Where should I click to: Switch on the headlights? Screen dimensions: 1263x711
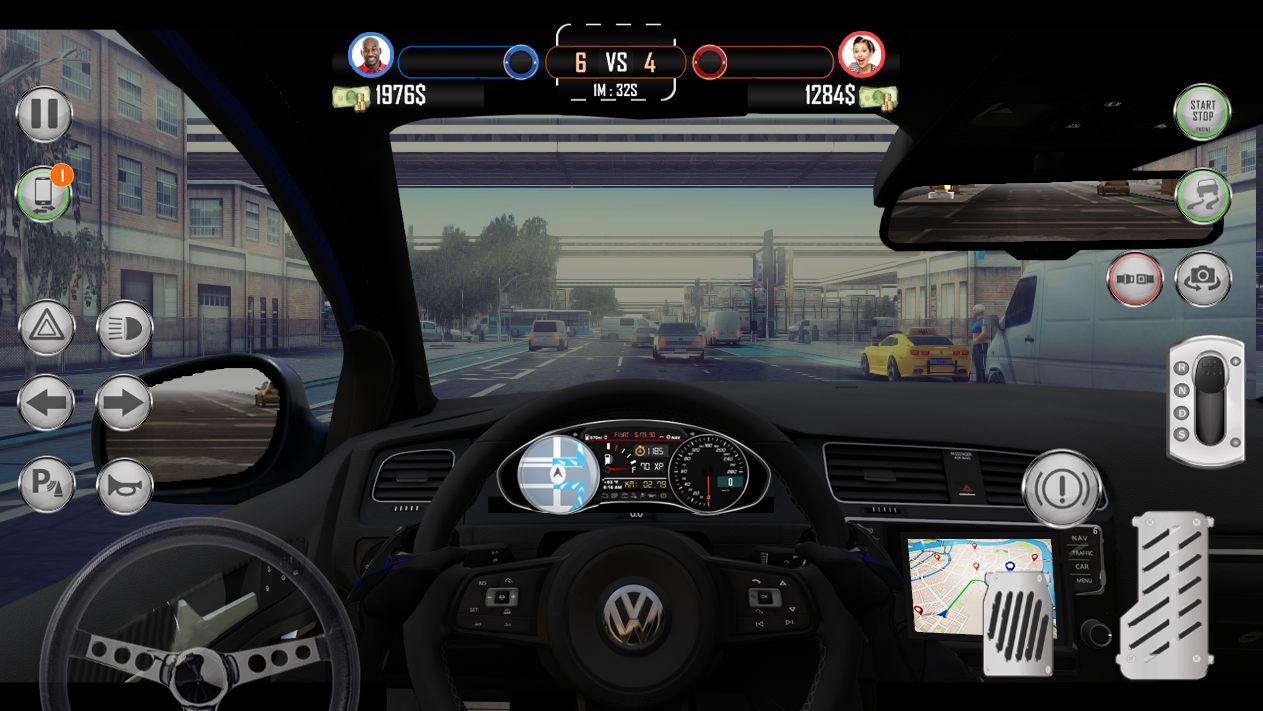pos(124,328)
